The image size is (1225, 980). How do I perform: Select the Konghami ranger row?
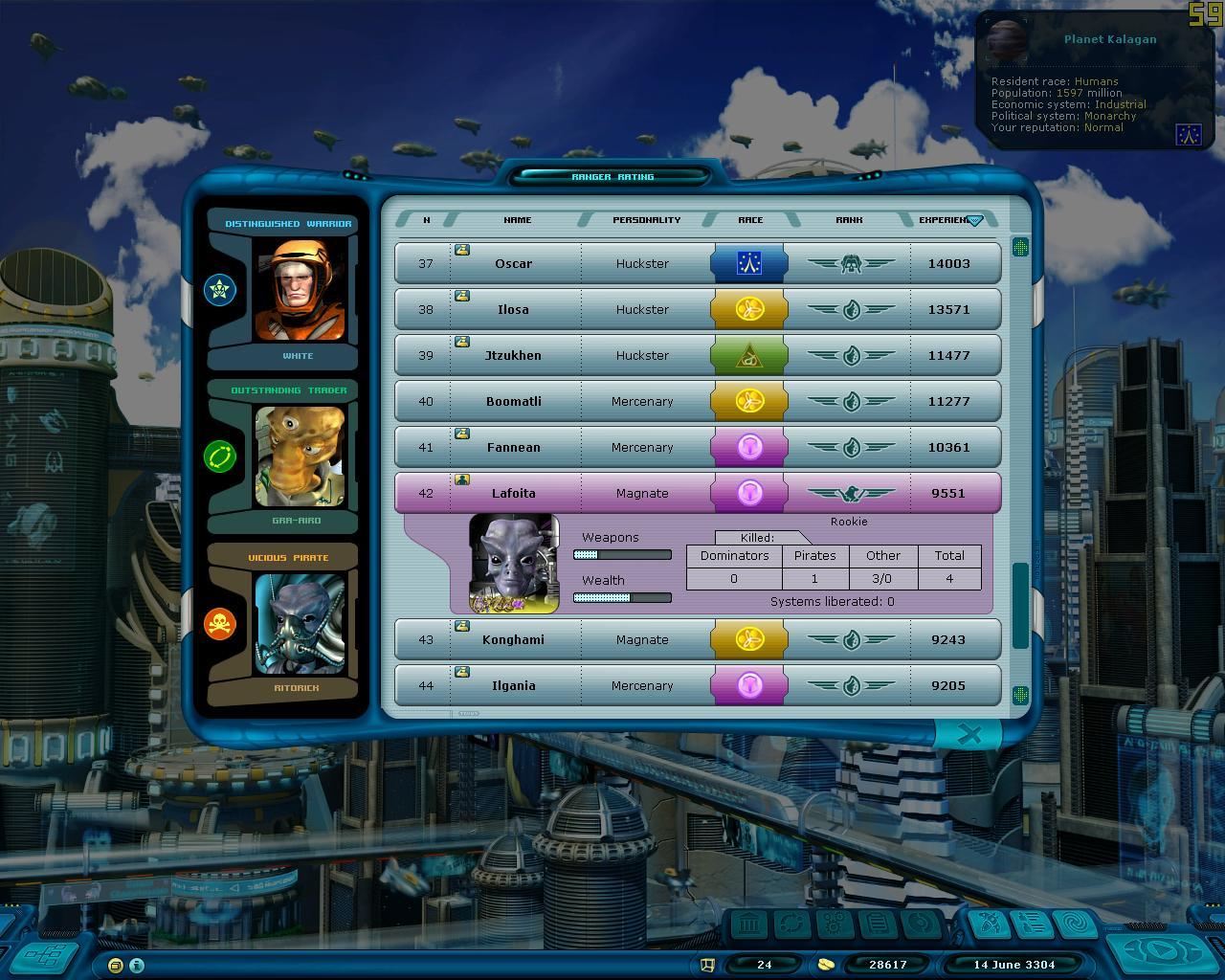click(x=514, y=639)
